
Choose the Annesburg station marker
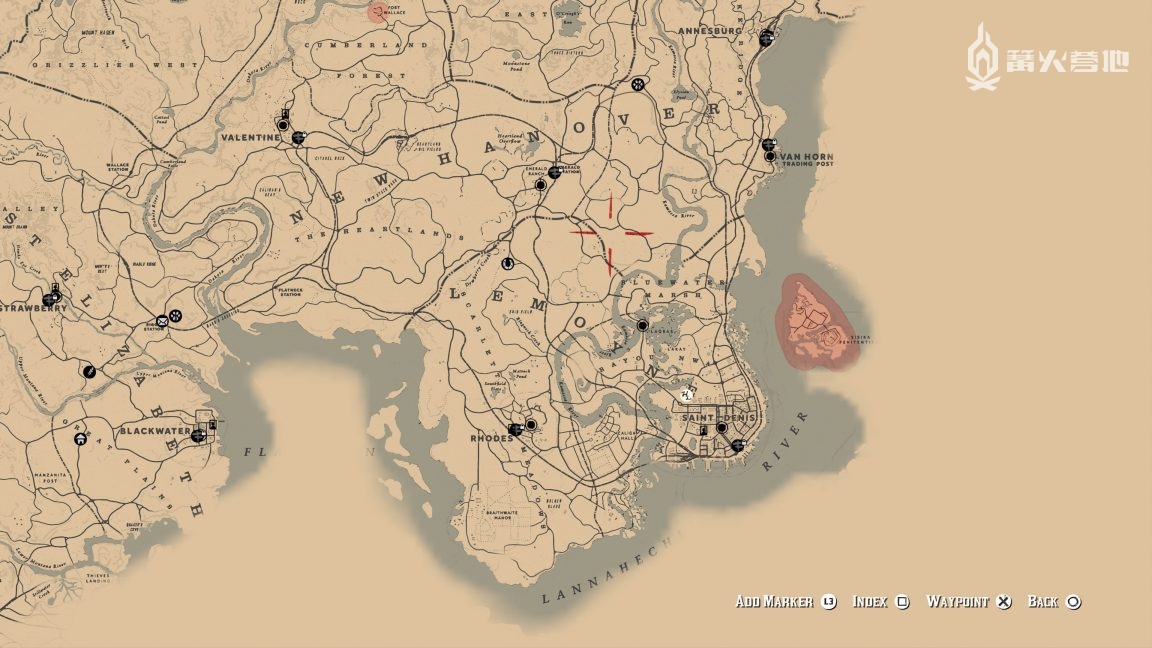(766, 37)
